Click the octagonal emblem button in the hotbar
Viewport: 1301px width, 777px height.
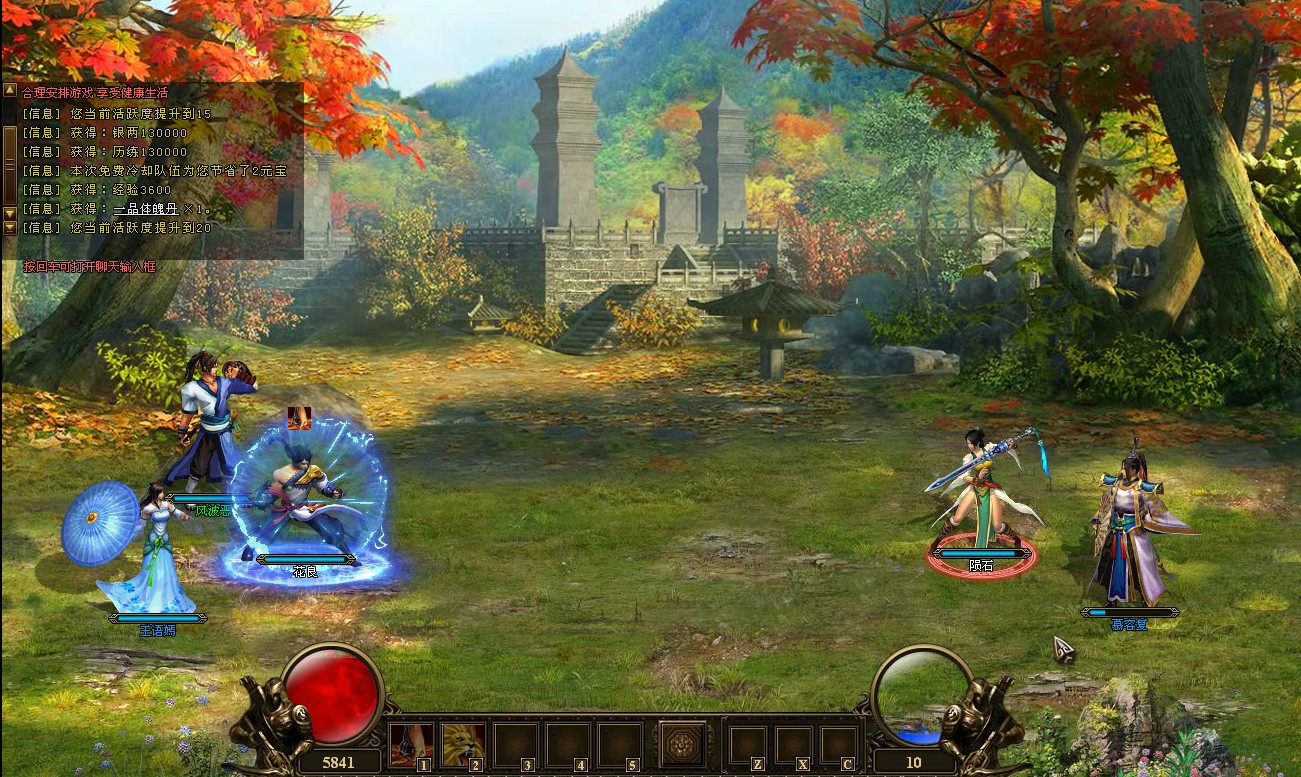[x=682, y=743]
